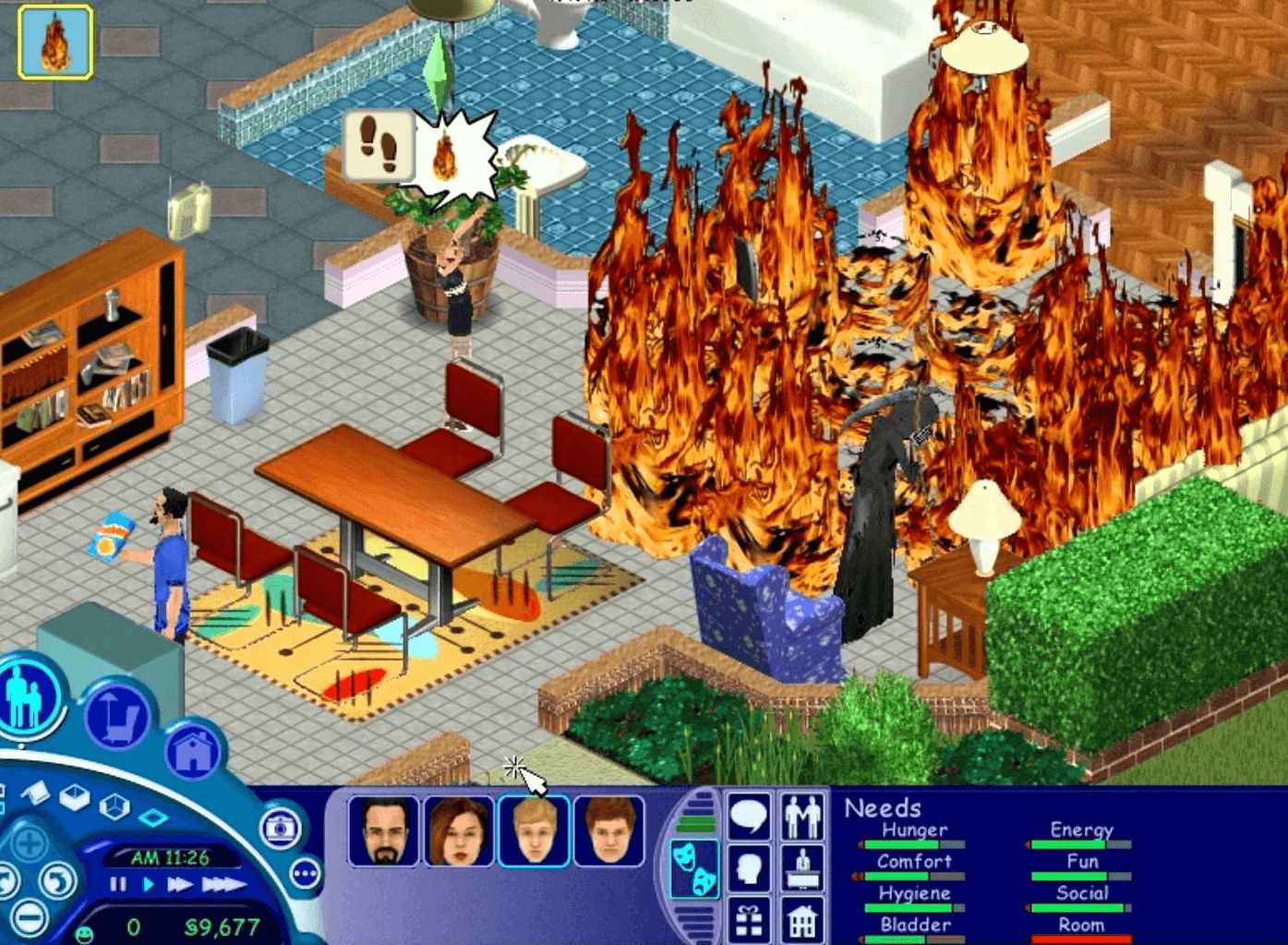The width and height of the screenshot is (1288, 945).
Task: Enter Build mode via the house icon
Action: click(x=193, y=752)
